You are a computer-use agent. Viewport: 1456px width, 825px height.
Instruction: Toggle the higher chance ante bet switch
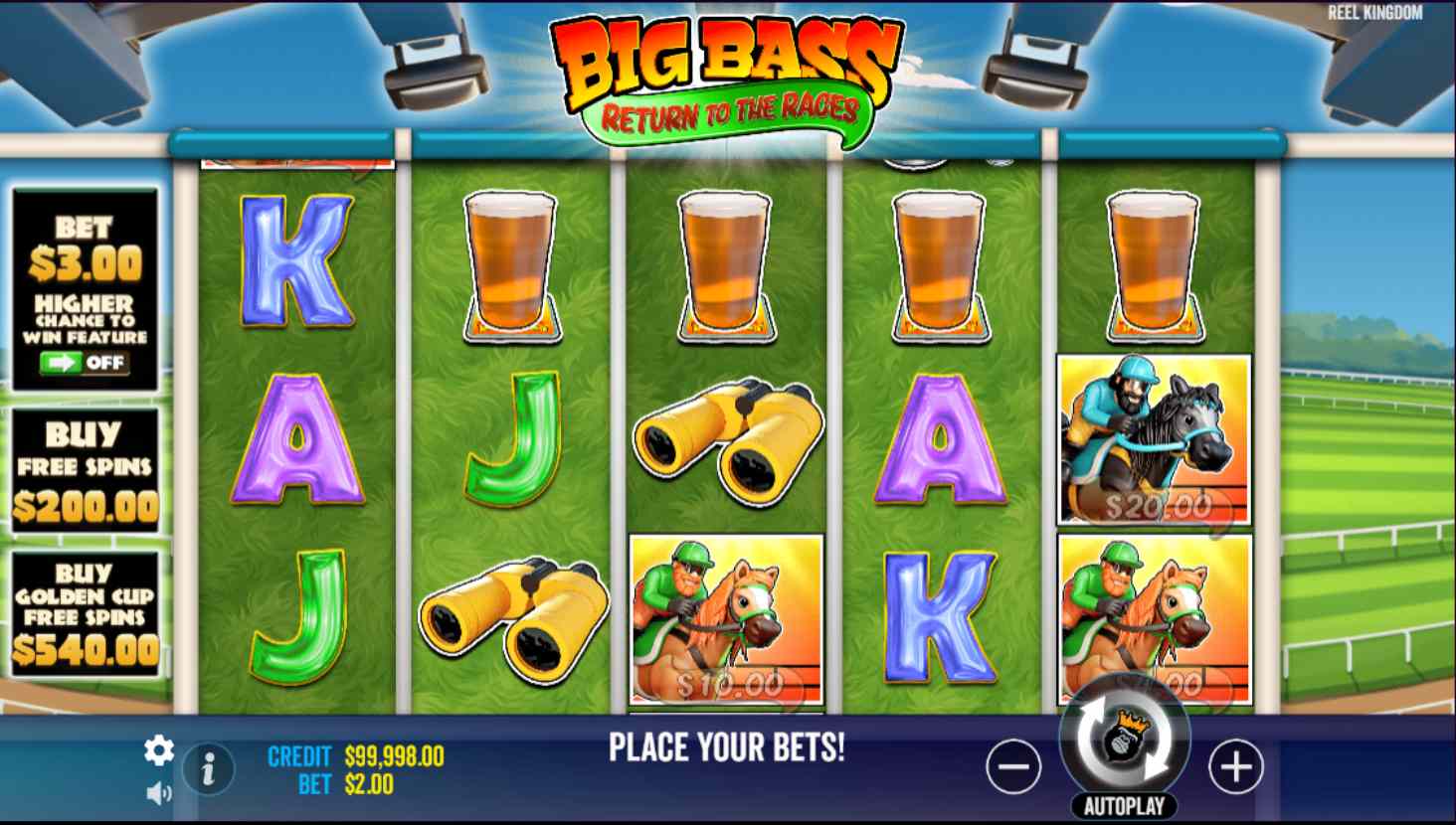click(85, 363)
